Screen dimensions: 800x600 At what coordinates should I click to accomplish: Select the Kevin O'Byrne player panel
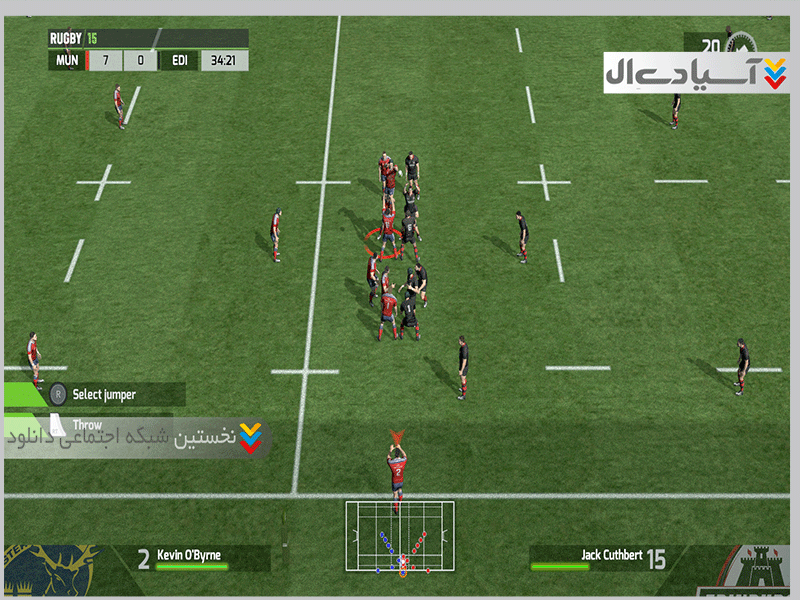pyautogui.click(x=190, y=558)
